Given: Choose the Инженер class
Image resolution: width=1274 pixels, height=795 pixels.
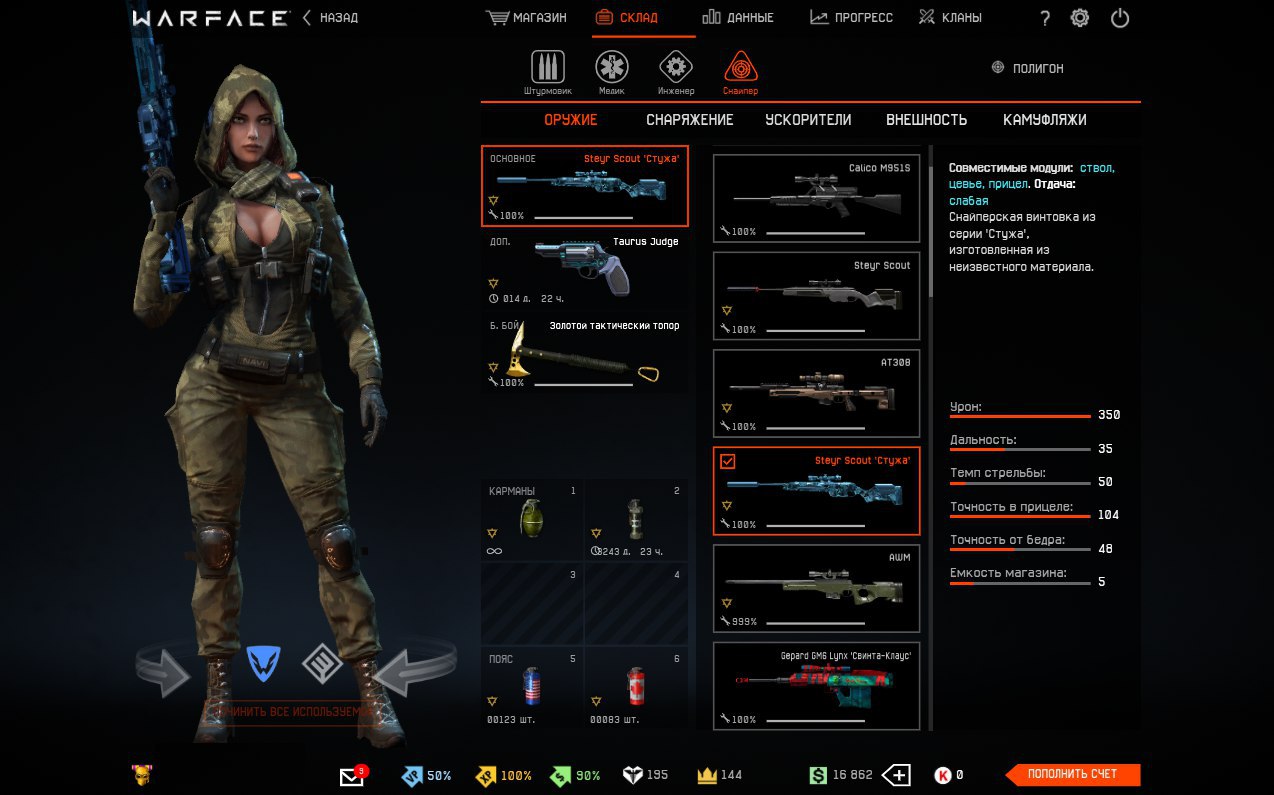Looking at the screenshot, I should pos(676,72).
